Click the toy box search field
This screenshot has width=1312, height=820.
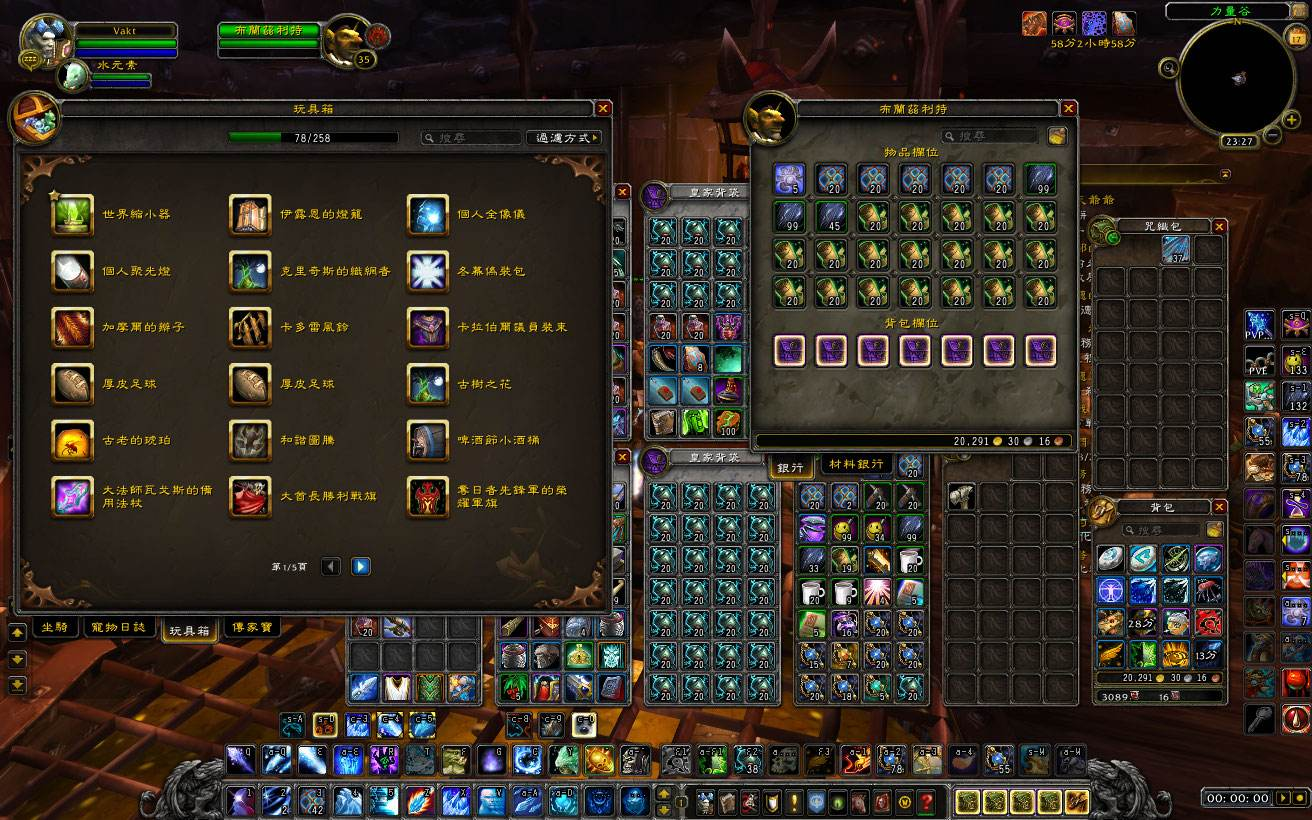[472, 138]
